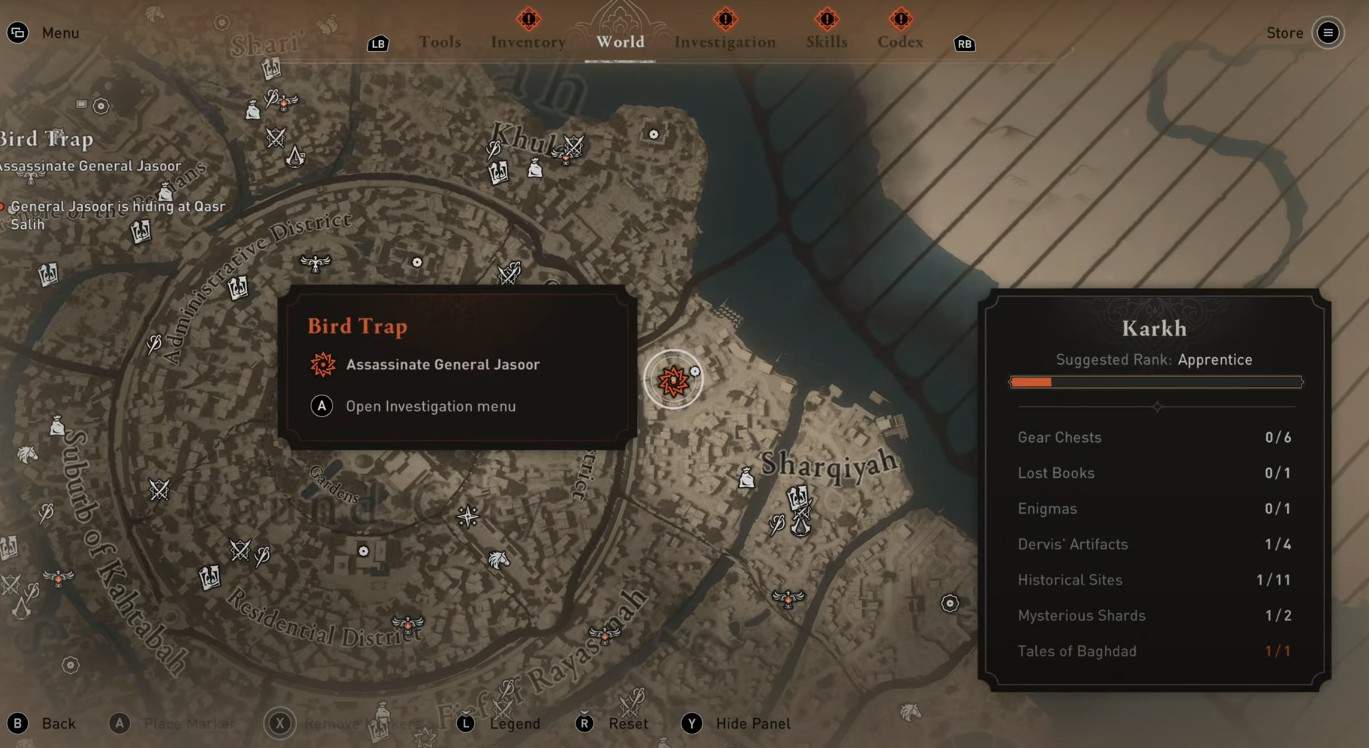
Task: Show the map Legend
Action: click(514, 723)
